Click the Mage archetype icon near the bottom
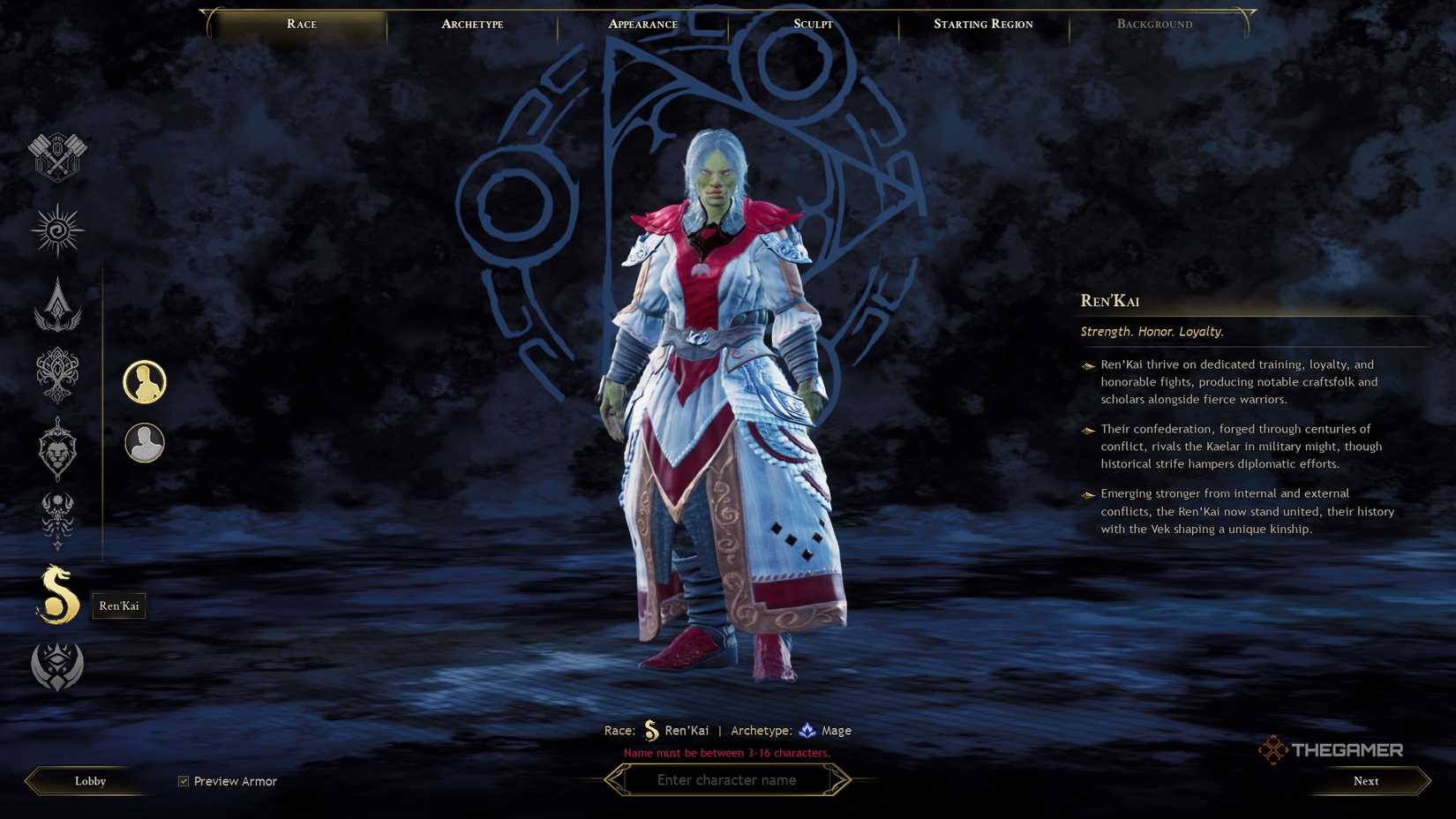 click(808, 730)
